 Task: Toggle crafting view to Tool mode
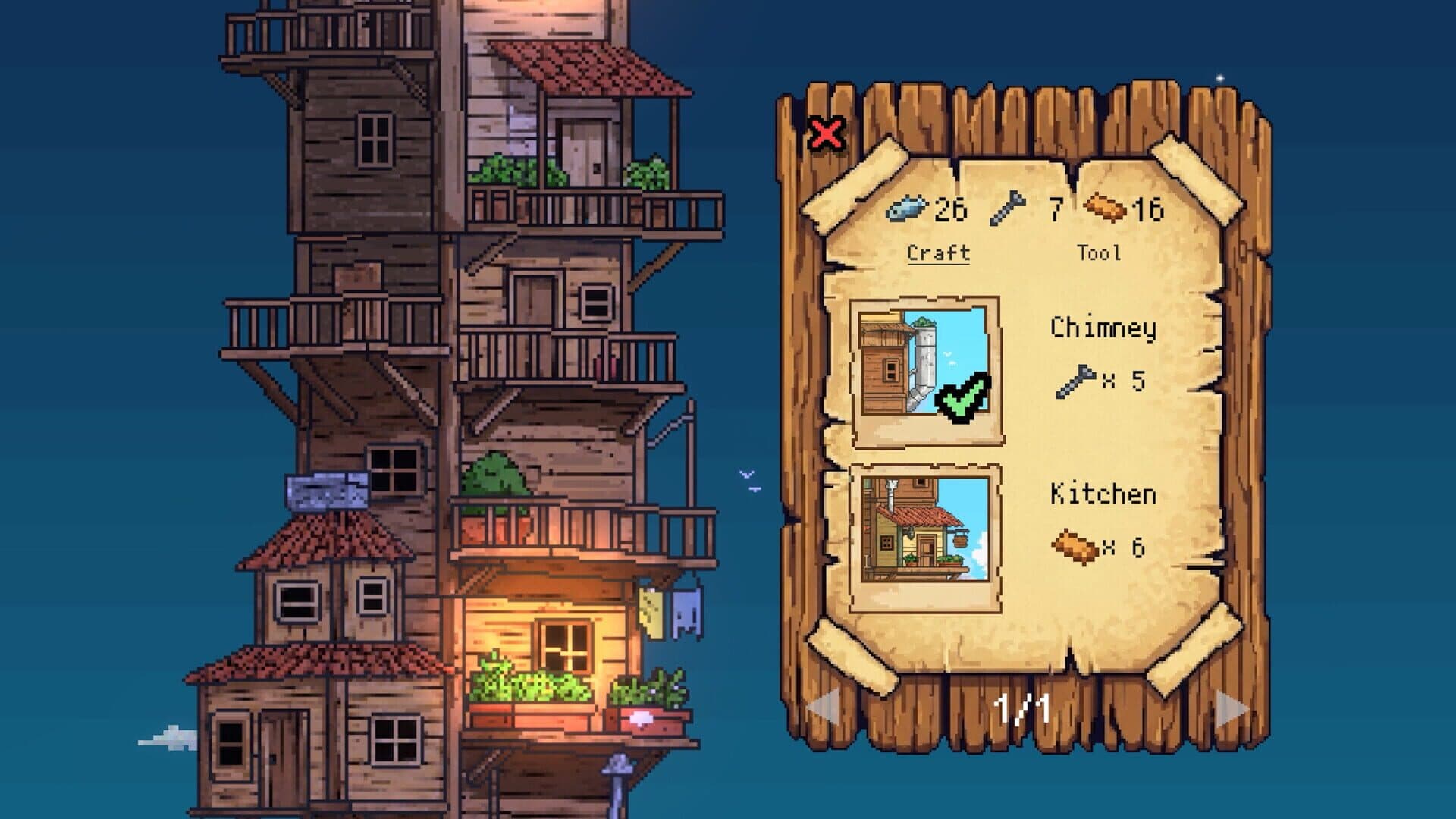coord(1101,254)
